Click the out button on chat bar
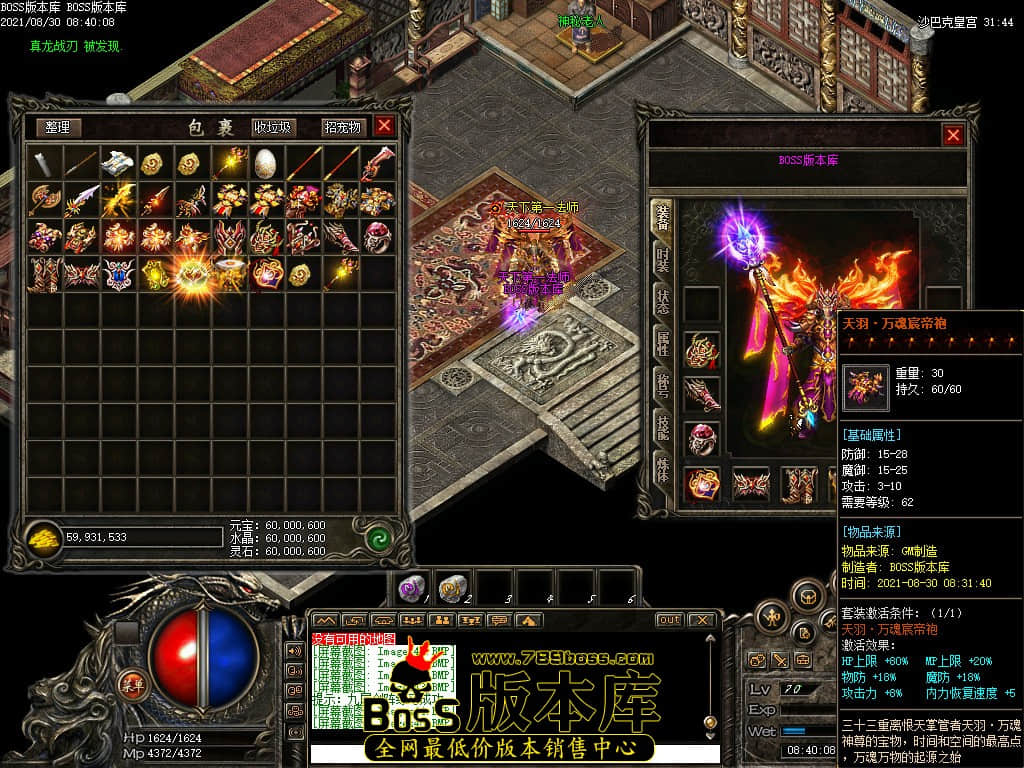This screenshot has height=768, width=1024. [x=669, y=620]
